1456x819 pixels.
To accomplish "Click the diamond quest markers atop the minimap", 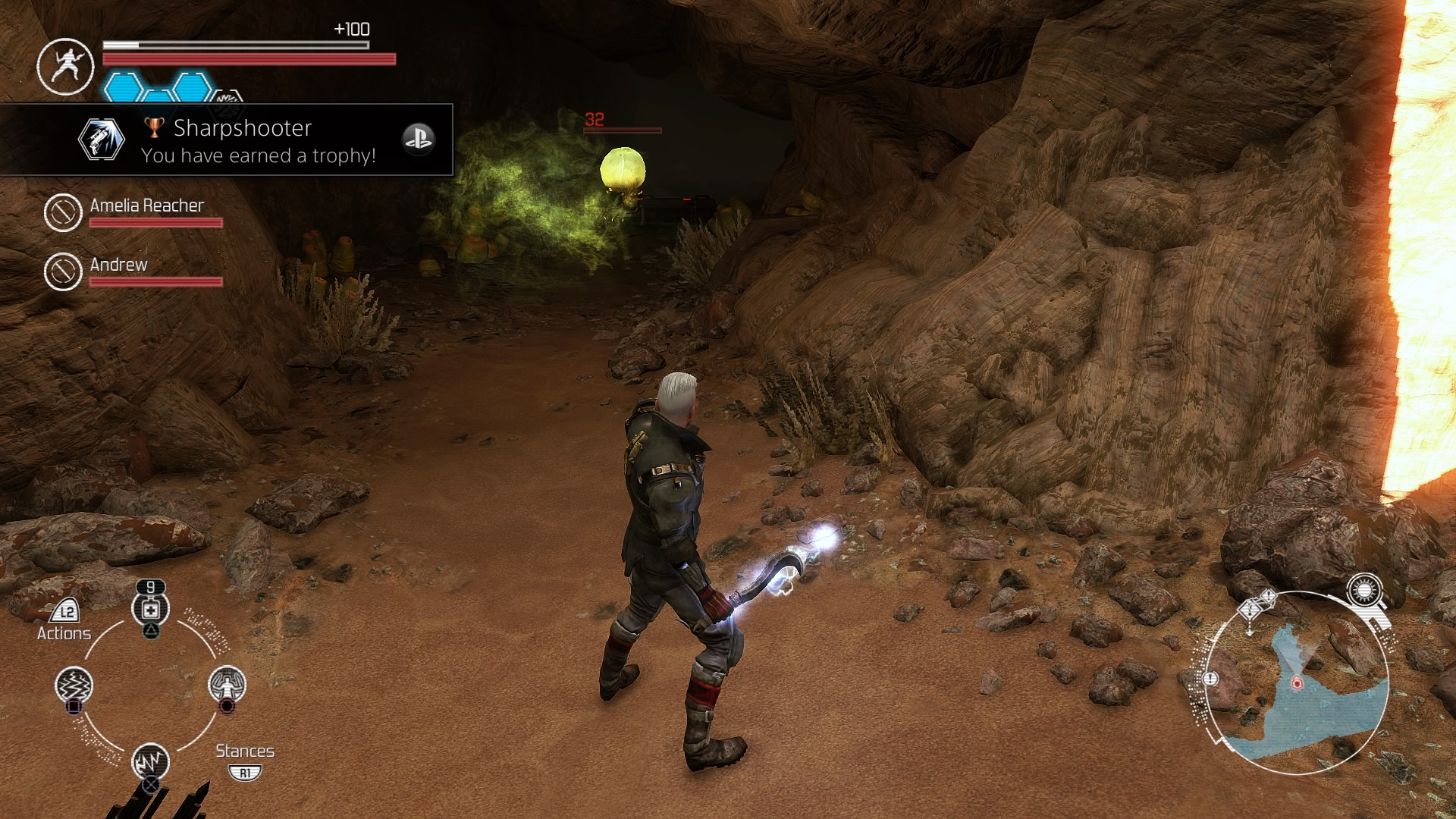I will pyautogui.click(x=1257, y=605).
